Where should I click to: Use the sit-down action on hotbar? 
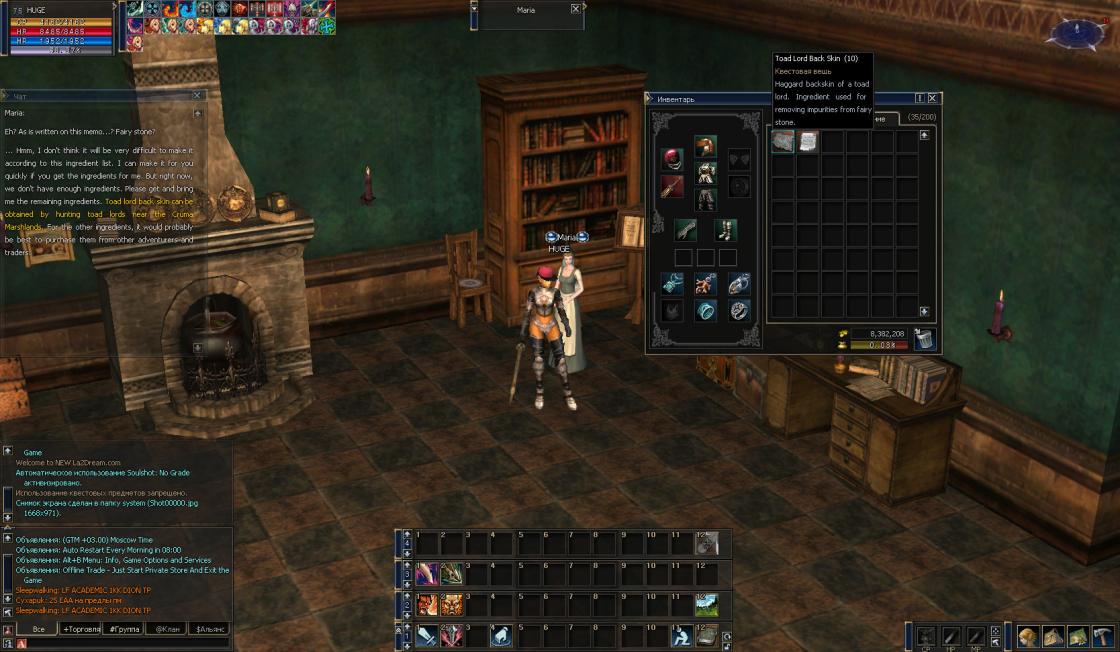click(x=681, y=635)
